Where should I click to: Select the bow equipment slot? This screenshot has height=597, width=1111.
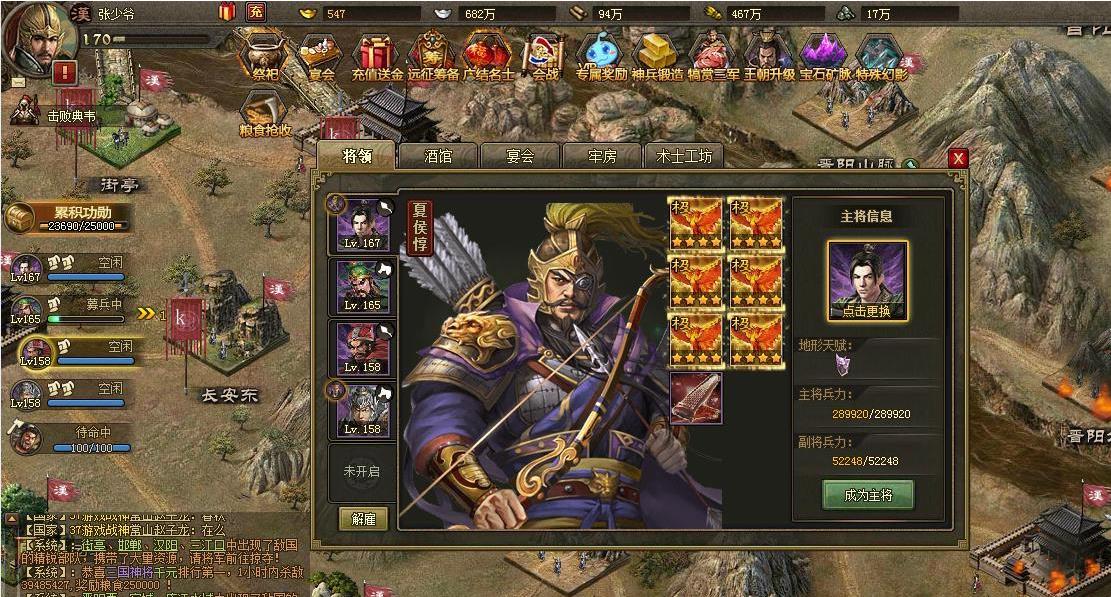coord(695,398)
